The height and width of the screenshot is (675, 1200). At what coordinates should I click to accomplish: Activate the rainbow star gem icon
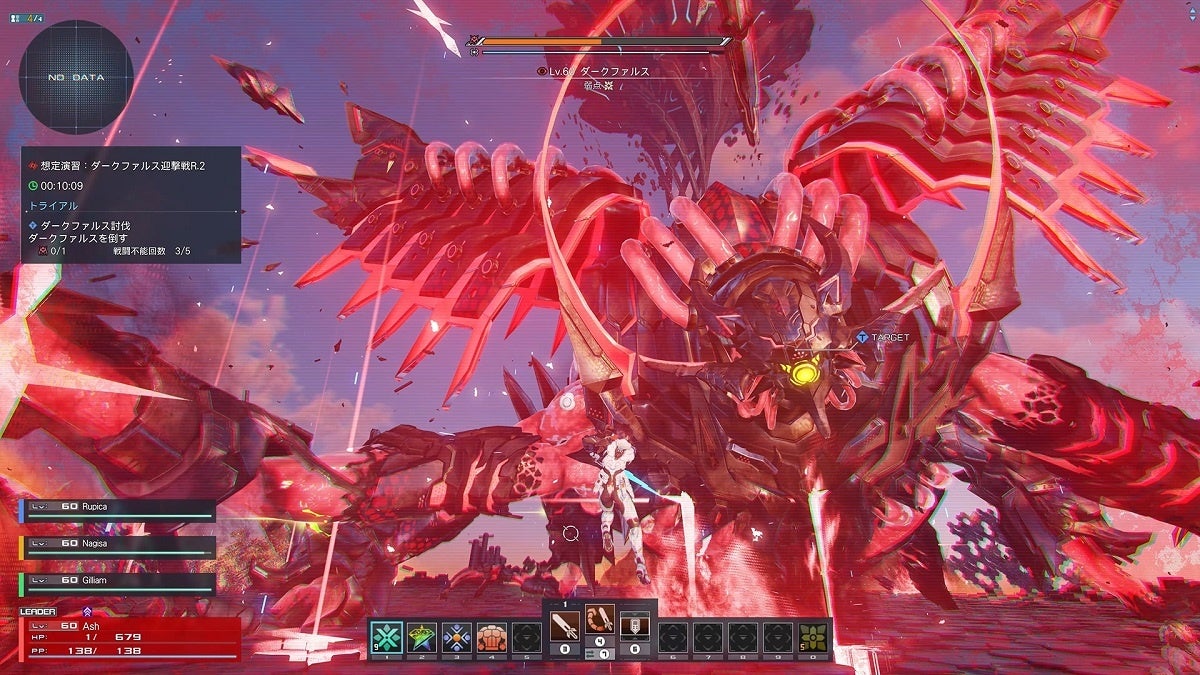point(422,636)
